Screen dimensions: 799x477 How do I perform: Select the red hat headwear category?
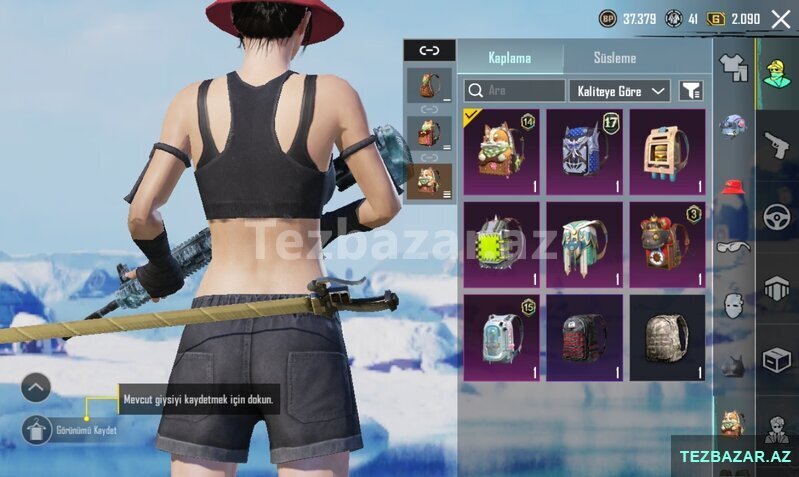coord(733,187)
